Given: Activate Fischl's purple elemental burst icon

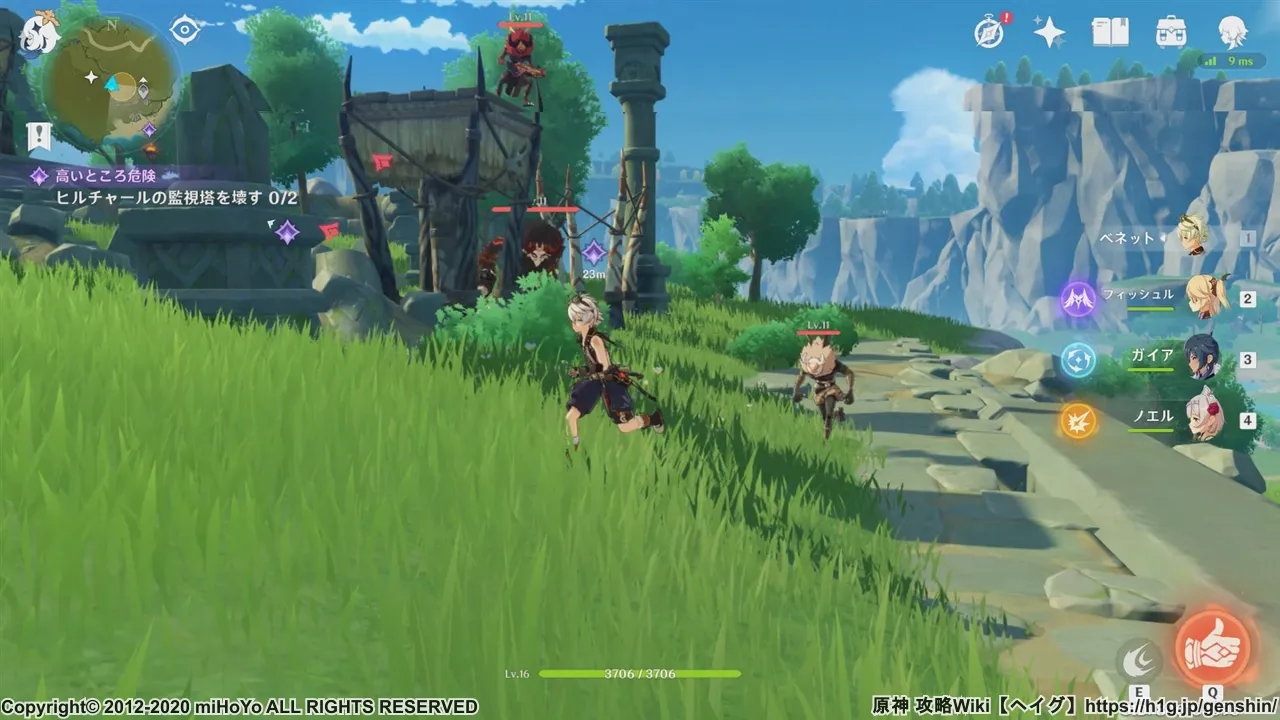Looking at the screenshot, I should click(1078, 298).
